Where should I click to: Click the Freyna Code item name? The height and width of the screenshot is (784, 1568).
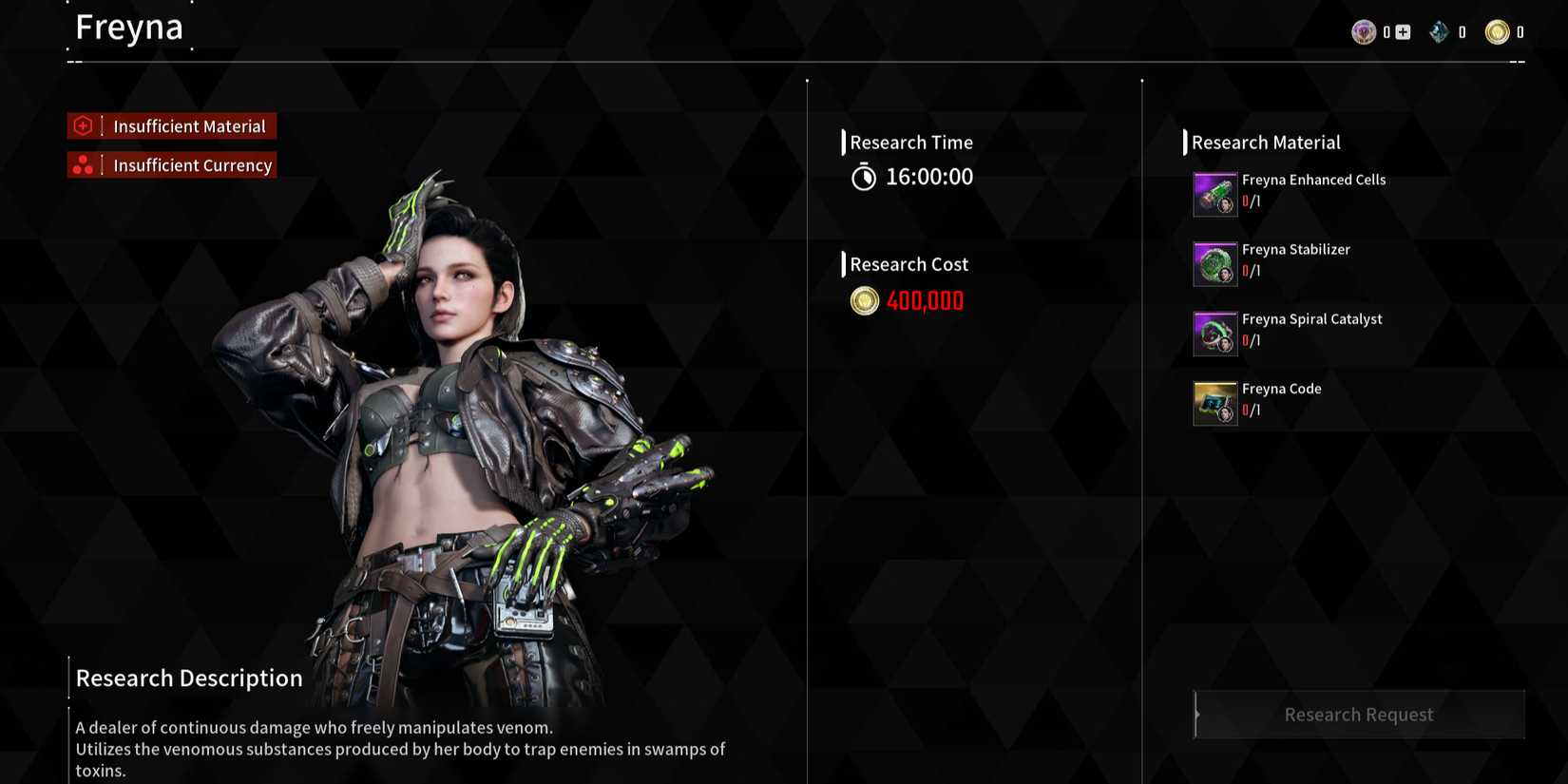(x=1281, y=389)
